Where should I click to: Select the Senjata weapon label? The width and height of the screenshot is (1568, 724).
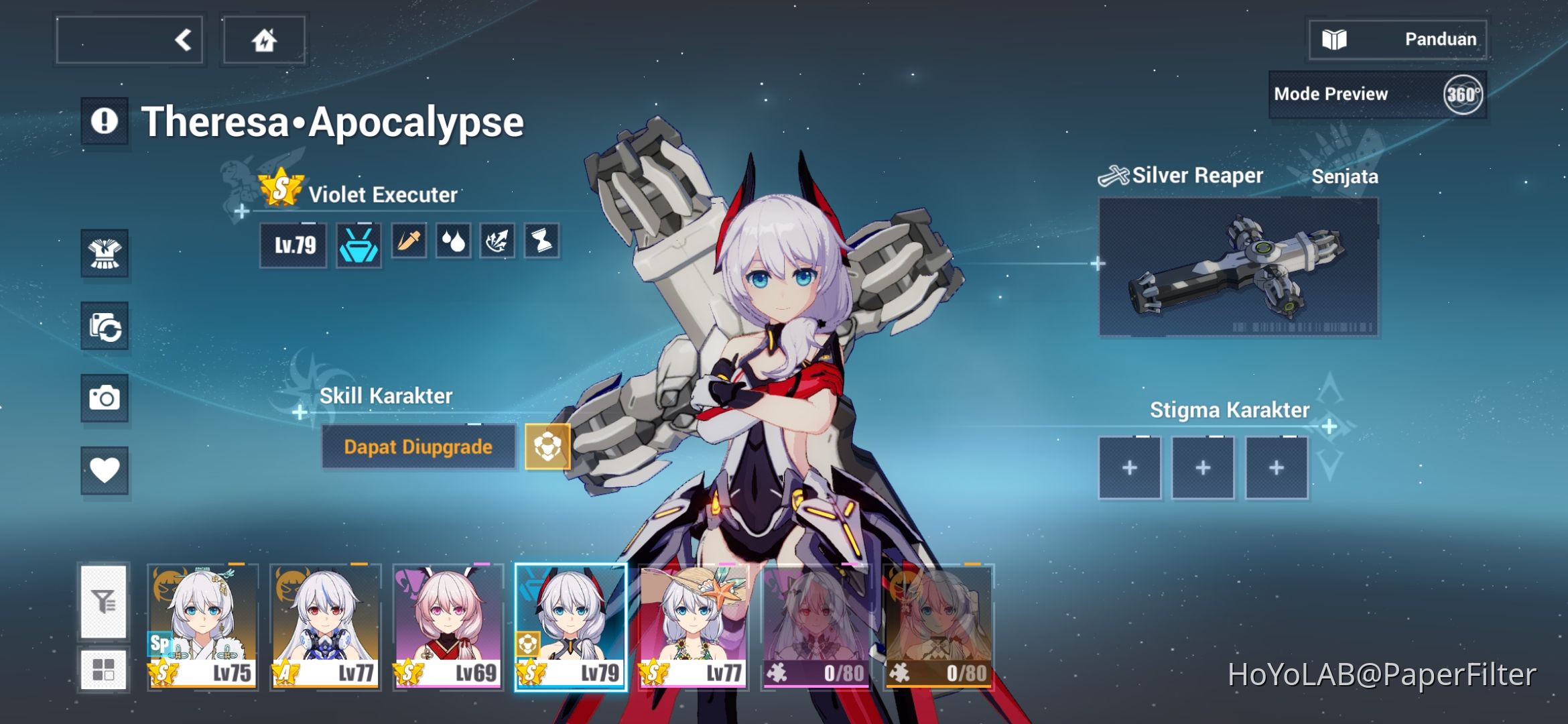click(1346, 177)
